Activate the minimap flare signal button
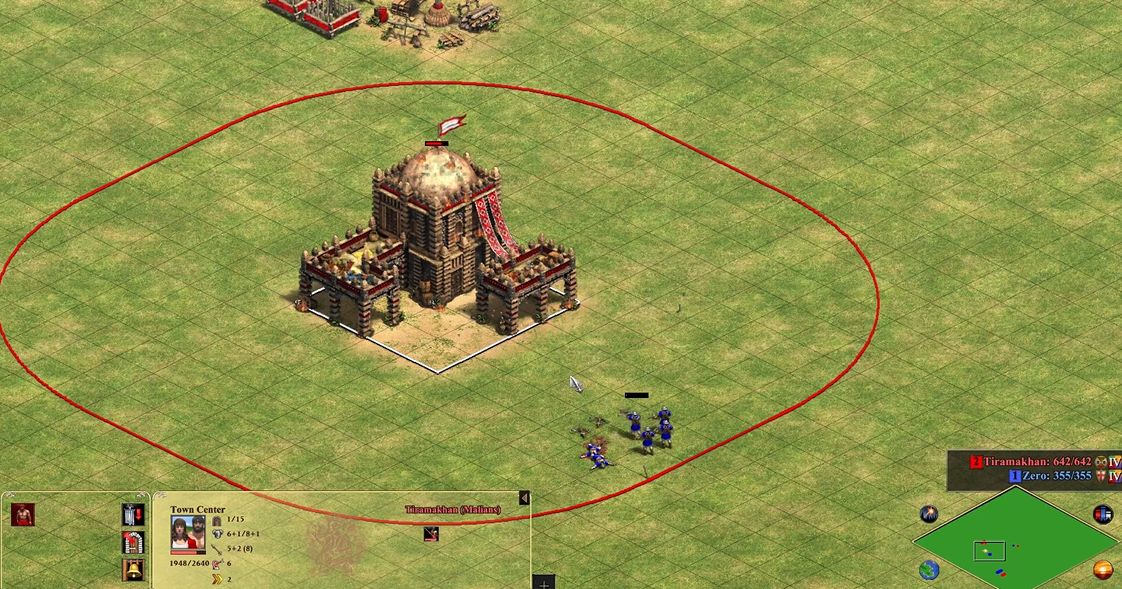This screenshot has width=1122, height=589. [929, 514]
